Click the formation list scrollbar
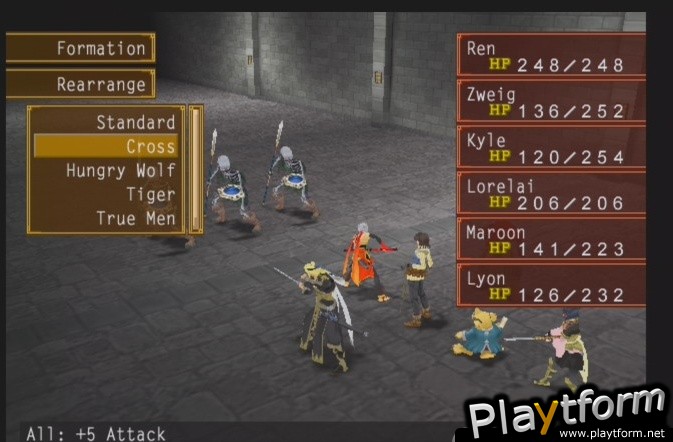Screen dimensions: 673x442 [x=196, y=169]
